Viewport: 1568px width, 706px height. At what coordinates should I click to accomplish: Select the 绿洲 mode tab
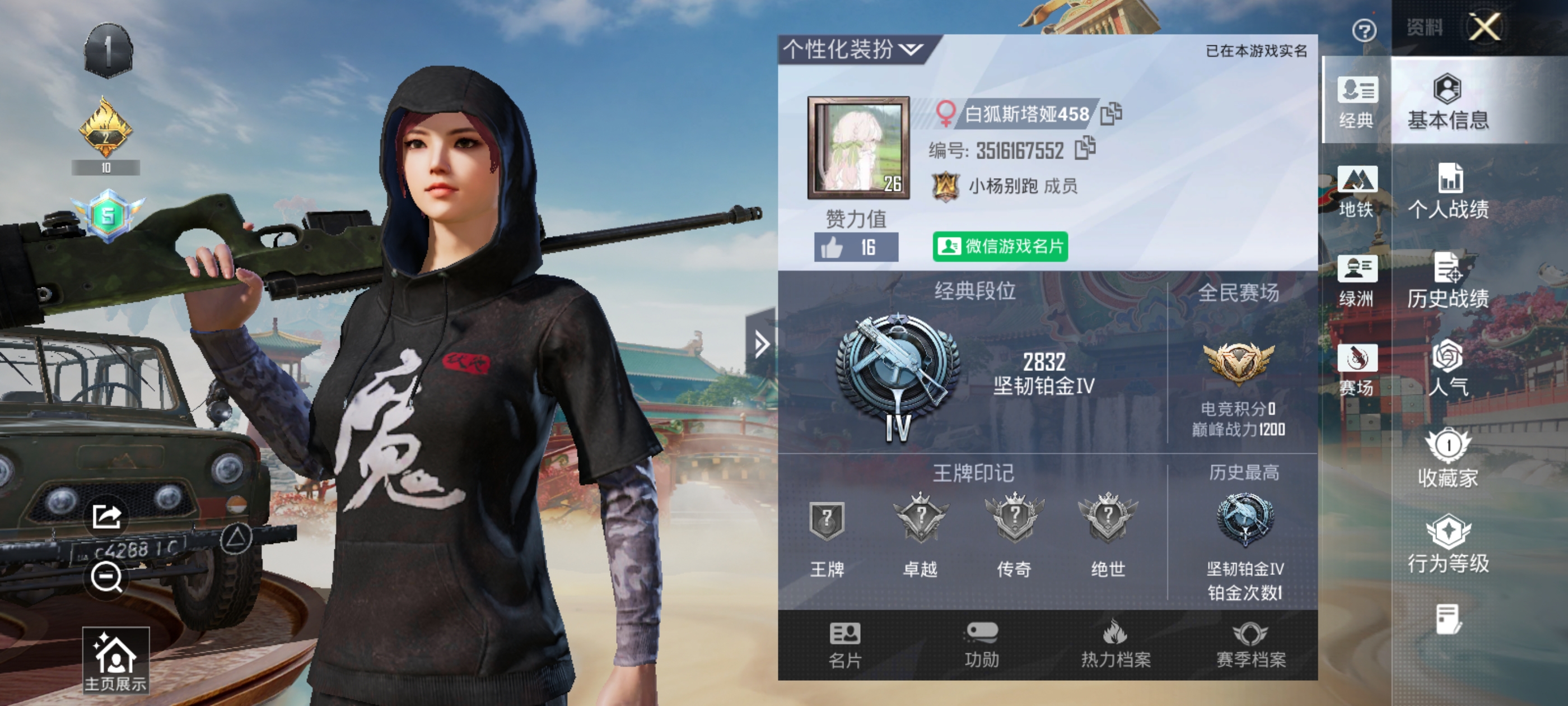point(1356,281)
